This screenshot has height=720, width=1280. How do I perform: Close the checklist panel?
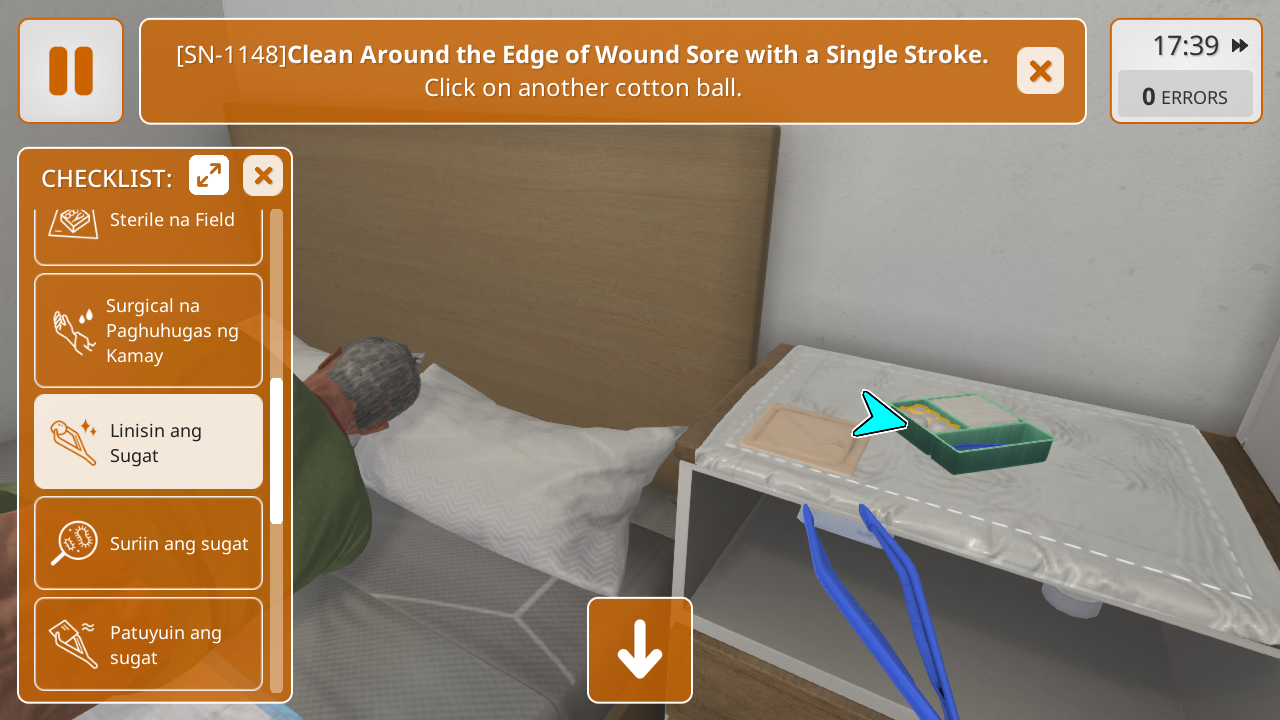(x=263, y=176)
